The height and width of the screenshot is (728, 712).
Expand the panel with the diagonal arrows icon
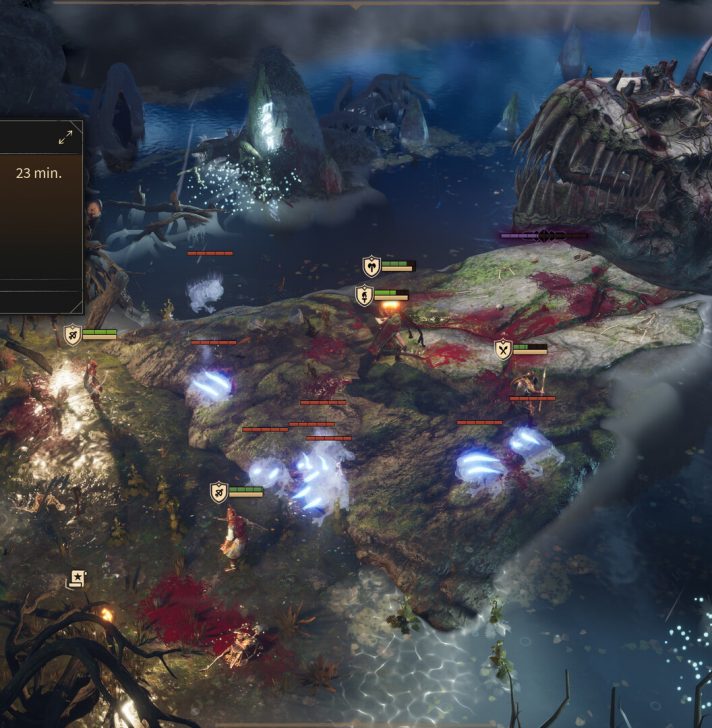coord(66,137)
